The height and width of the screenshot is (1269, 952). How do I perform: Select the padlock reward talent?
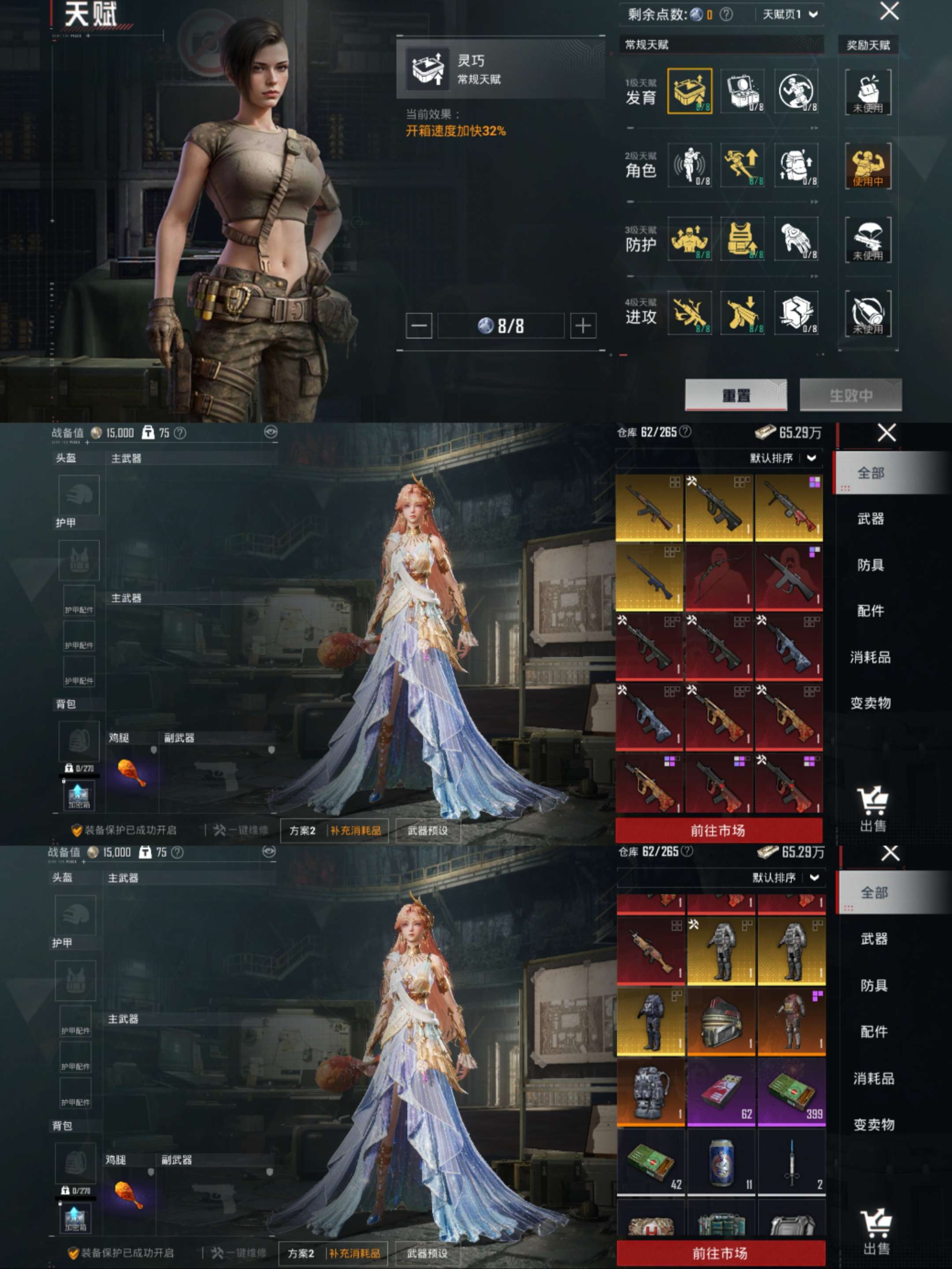pyautogui.click(x=868, y=91)
